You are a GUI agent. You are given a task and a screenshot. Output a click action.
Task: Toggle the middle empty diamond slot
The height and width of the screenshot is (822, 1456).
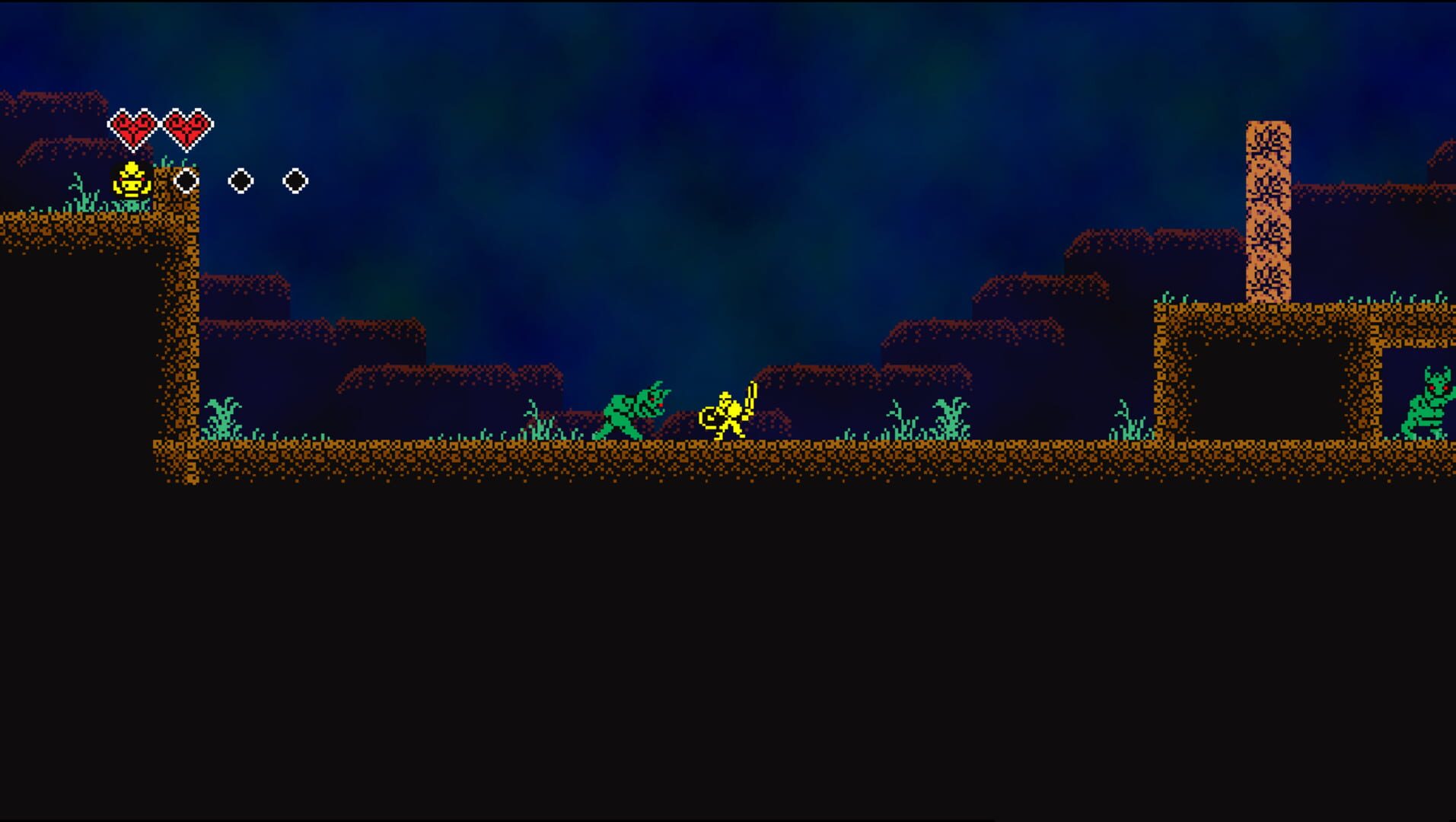point(240,180)
